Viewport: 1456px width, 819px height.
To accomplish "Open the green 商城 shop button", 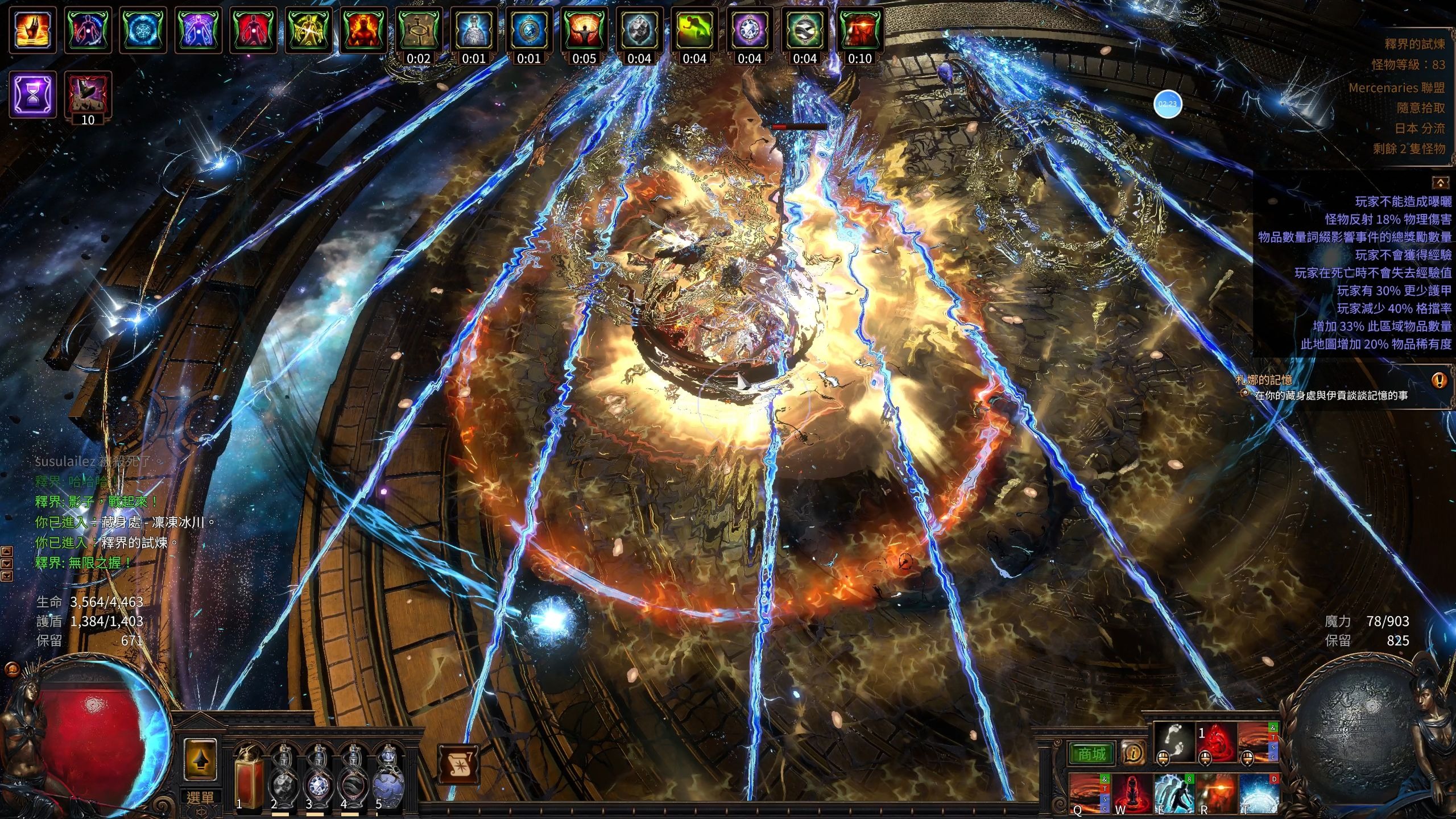I will (1092, 754).
